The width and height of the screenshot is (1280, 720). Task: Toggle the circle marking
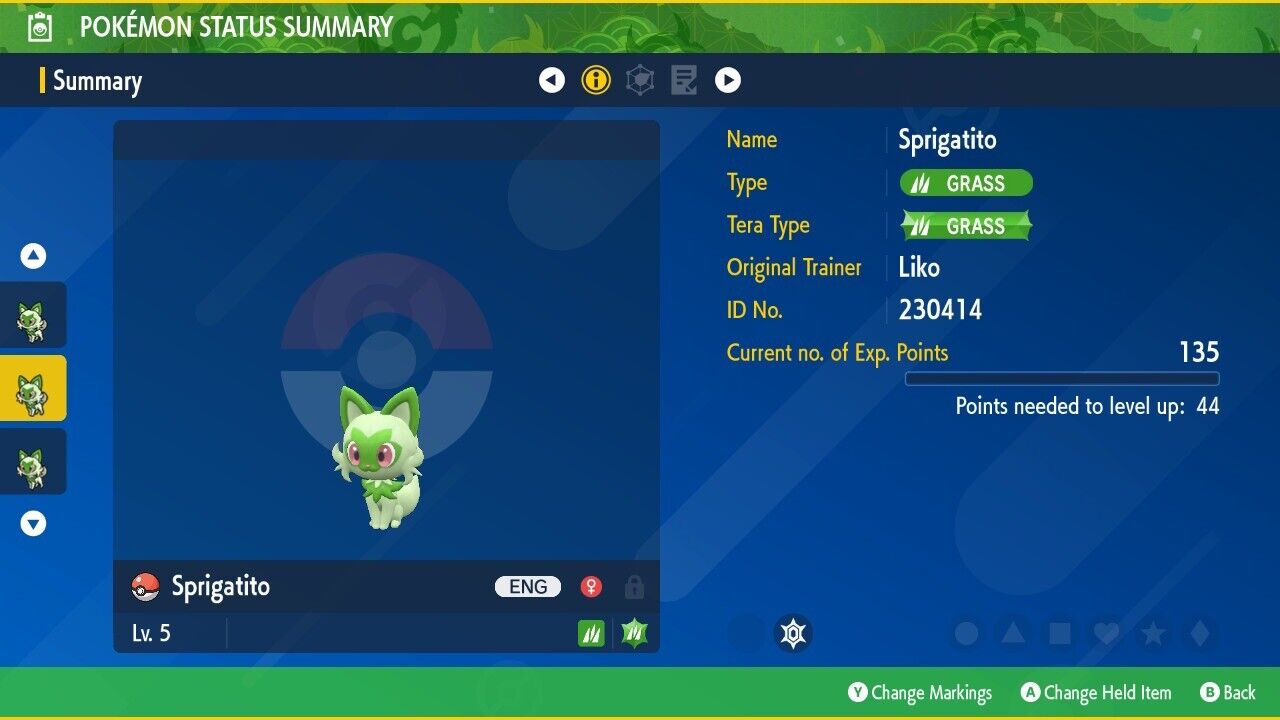(966, 633)
